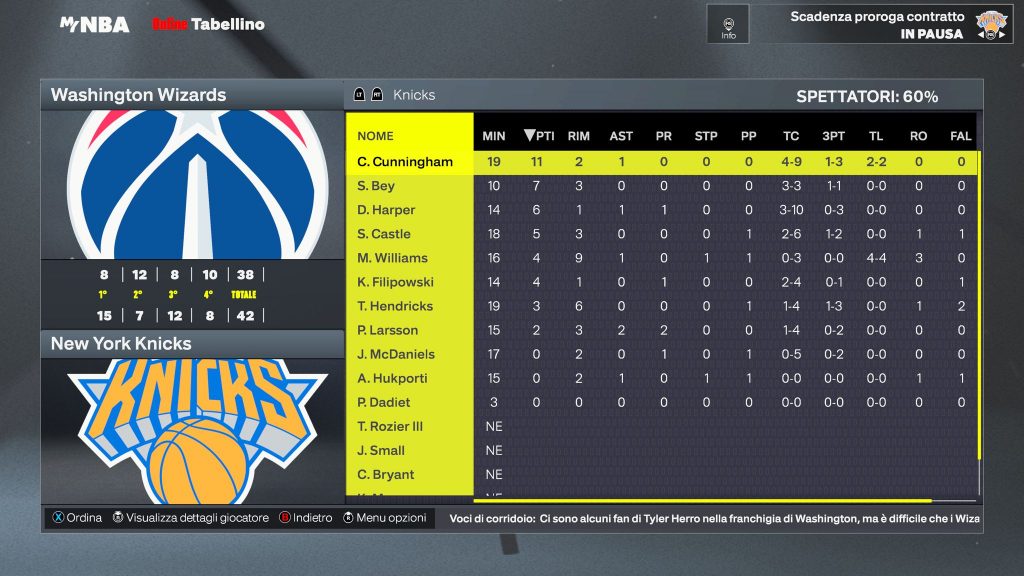1024x576 pixels.
Task: Select P. Dadiet's row
Action: coord(384,402)
